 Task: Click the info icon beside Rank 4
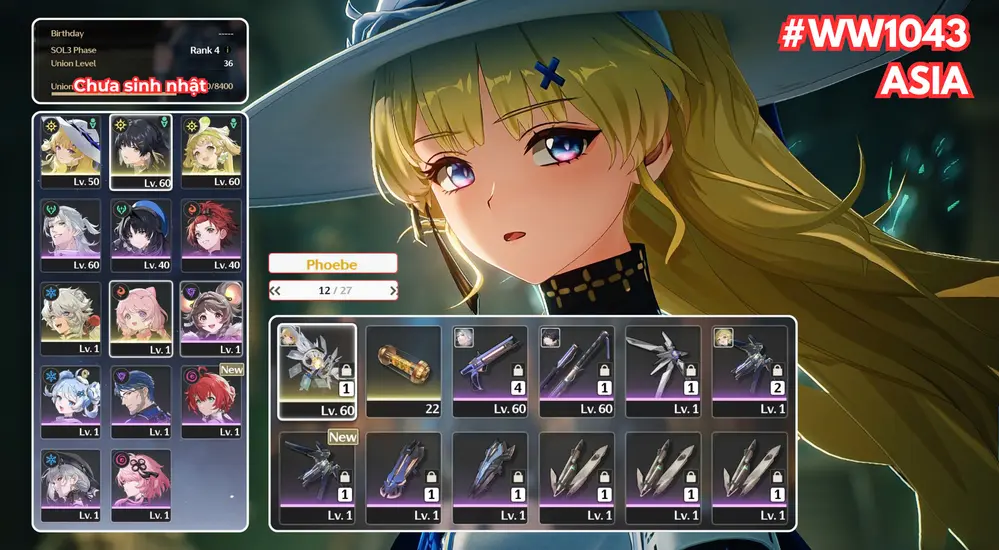pos(228,49)
